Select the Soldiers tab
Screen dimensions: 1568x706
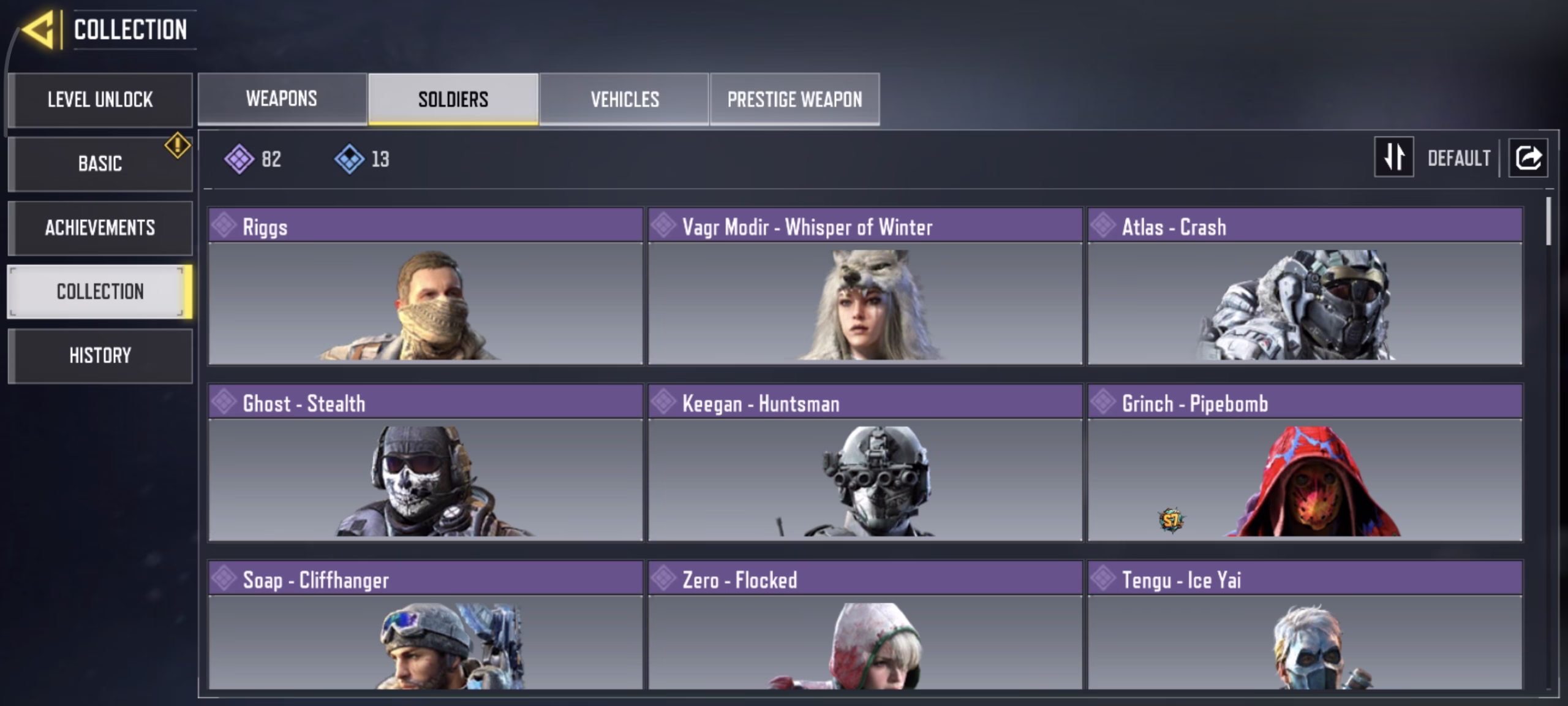[453, 99]
